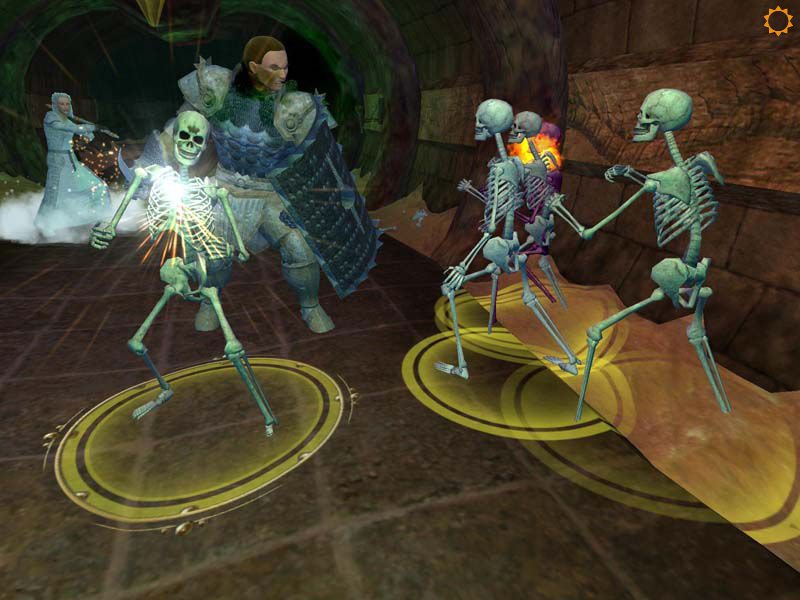Open the settings gear icon
800x600 pixels.
click(x=777, y=21)
